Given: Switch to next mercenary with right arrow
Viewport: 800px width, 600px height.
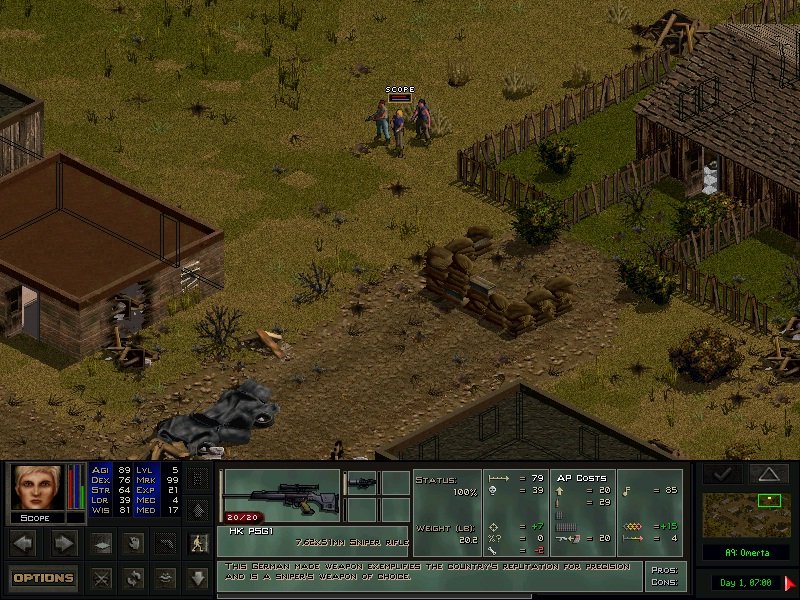Looking at the screenshot, I should (64, 544).
